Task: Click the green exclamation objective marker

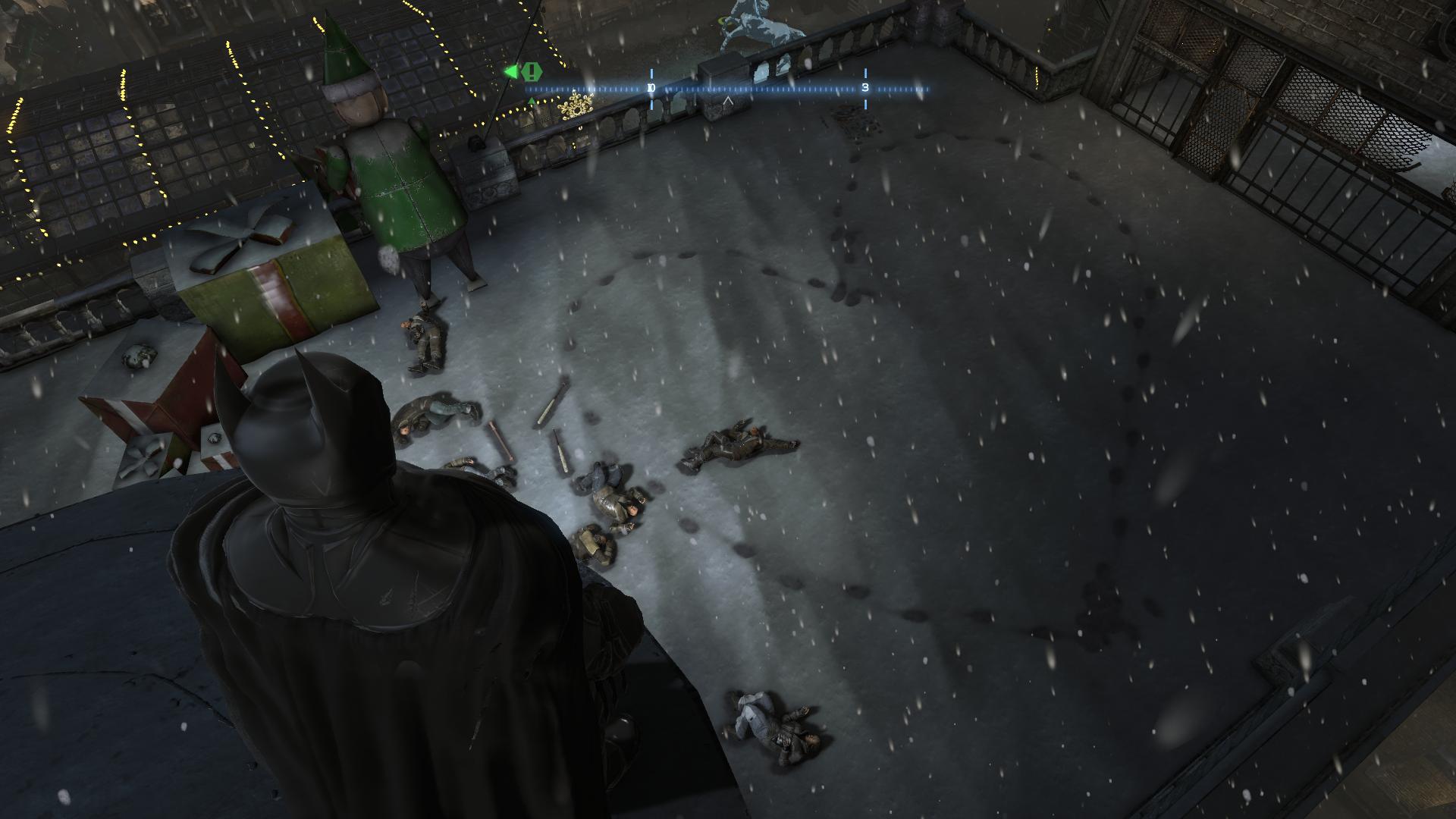Action: pos(532,72)
